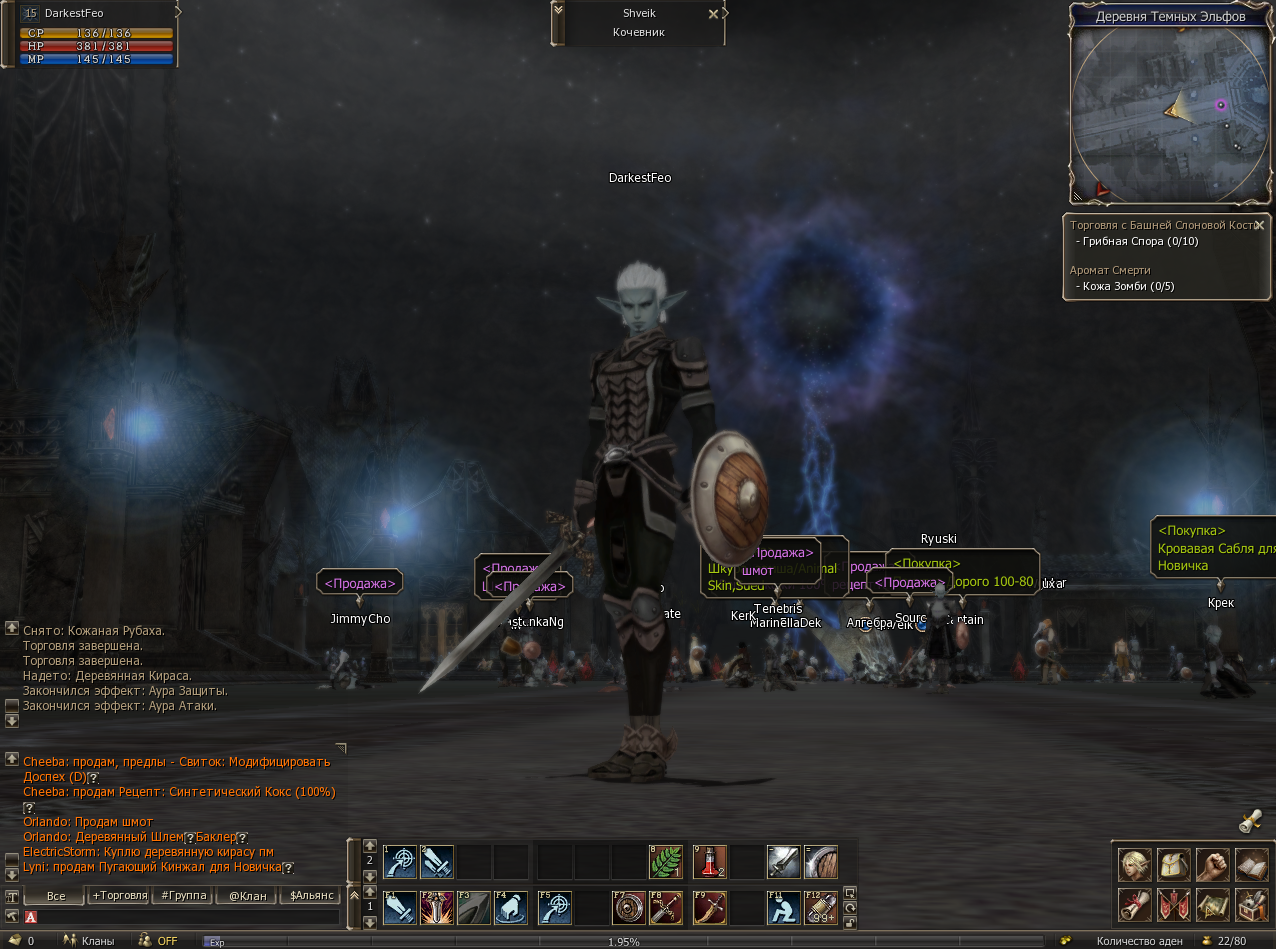Use the red healing potion slot

tap(709, 862)
